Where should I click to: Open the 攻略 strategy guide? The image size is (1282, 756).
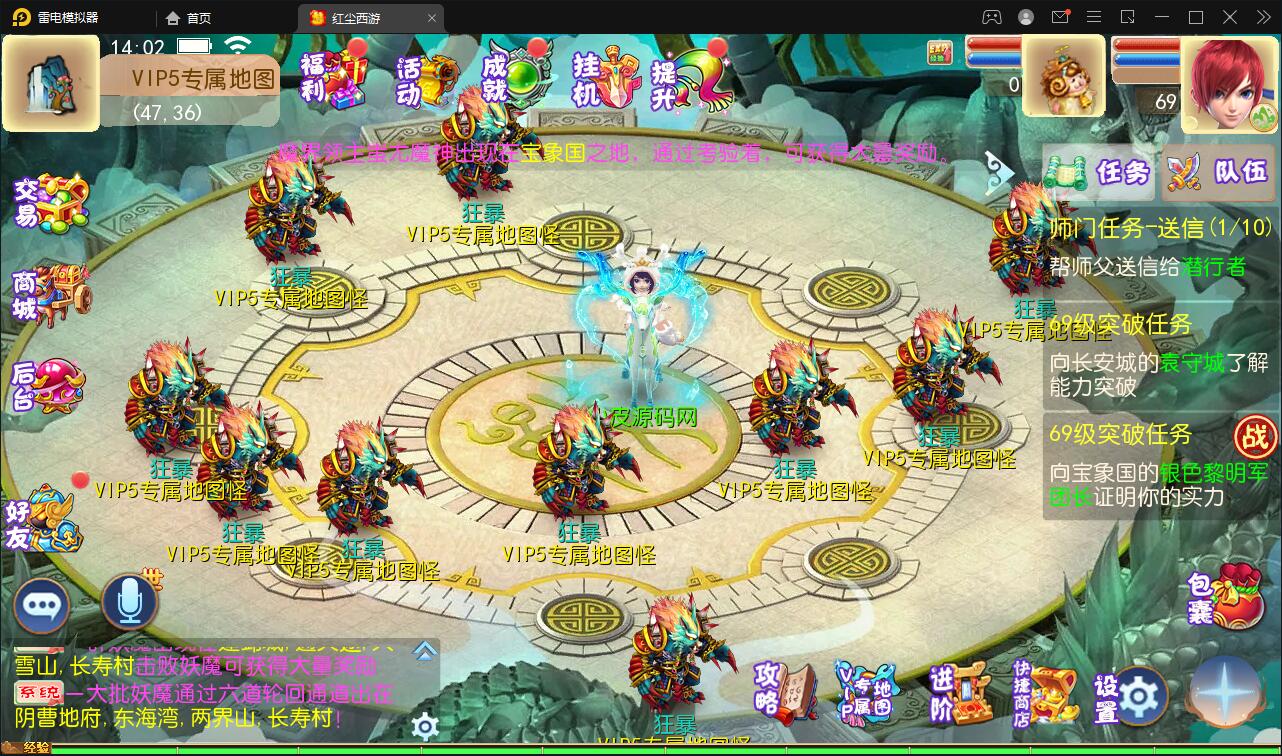coord(785,690)
